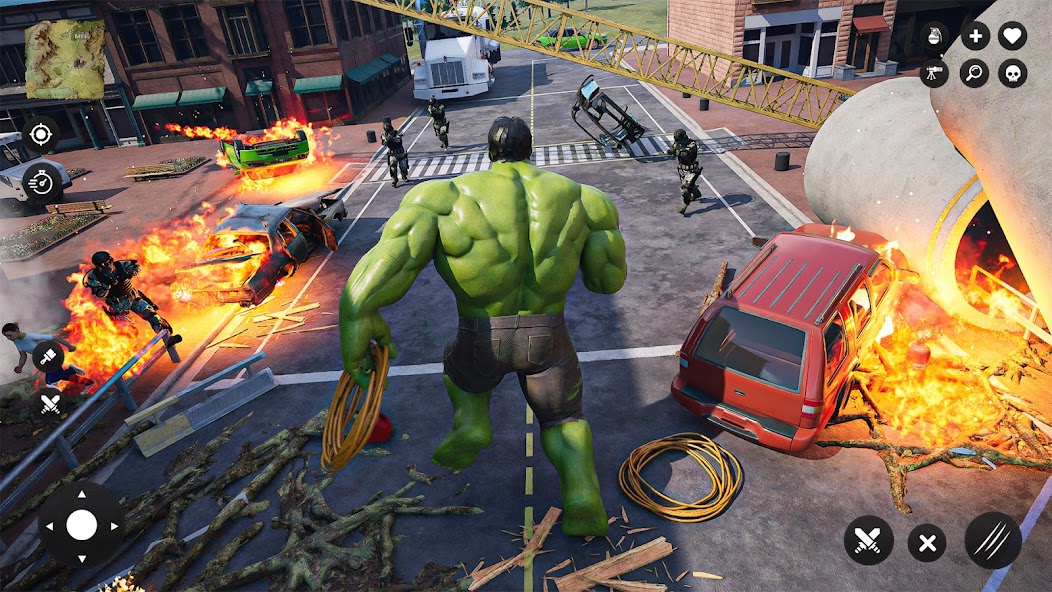
Task: Use the claw slash attack button
Action: pos(993,541)
